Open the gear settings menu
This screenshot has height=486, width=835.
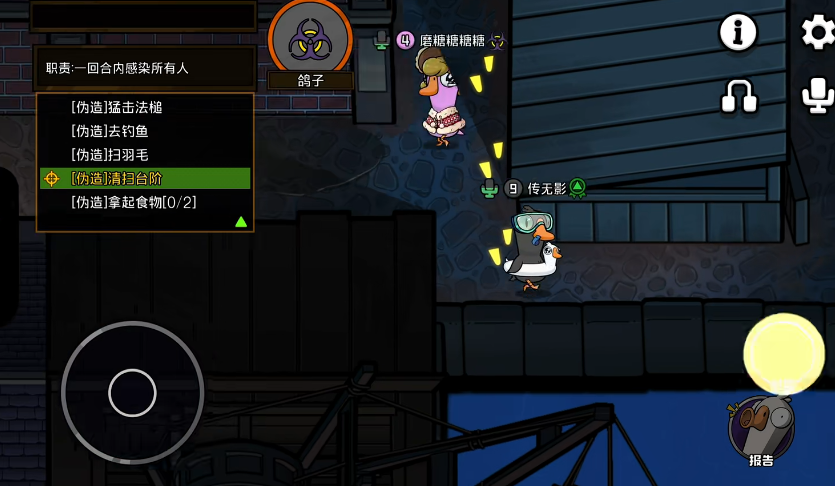(819, 33)
